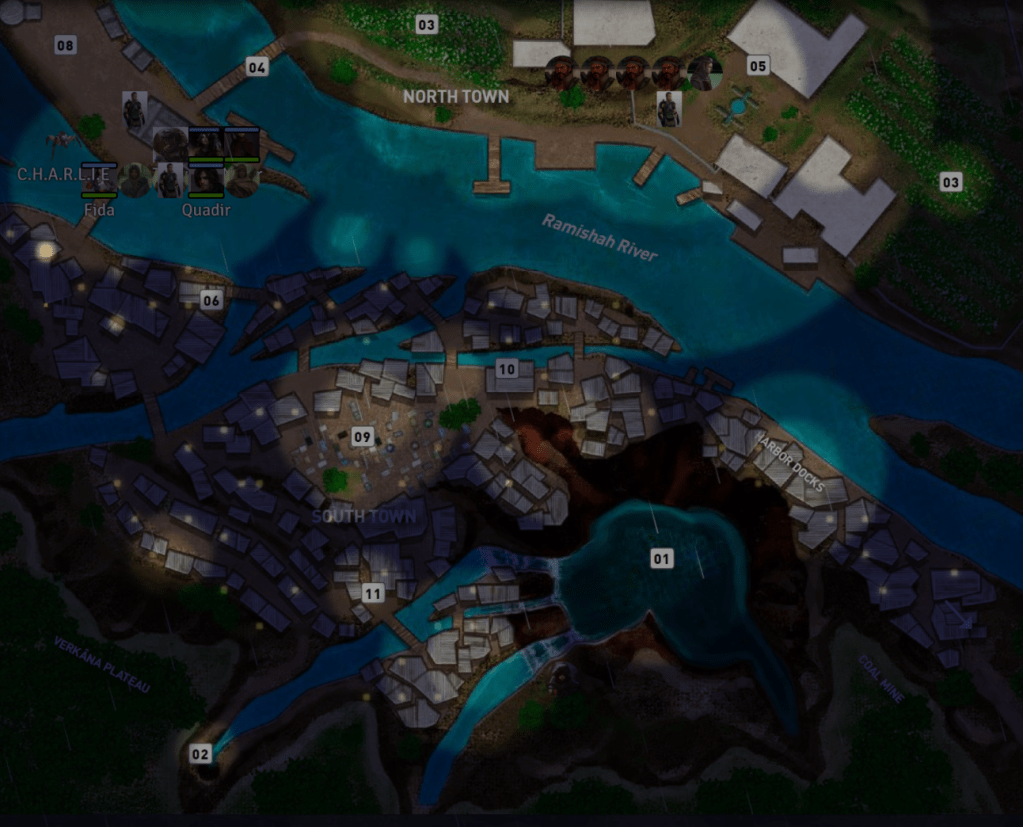Click the numbered marker 08
Image resolution: width=1023 pixels, height=827 pixels.
(x=65, y=45)
